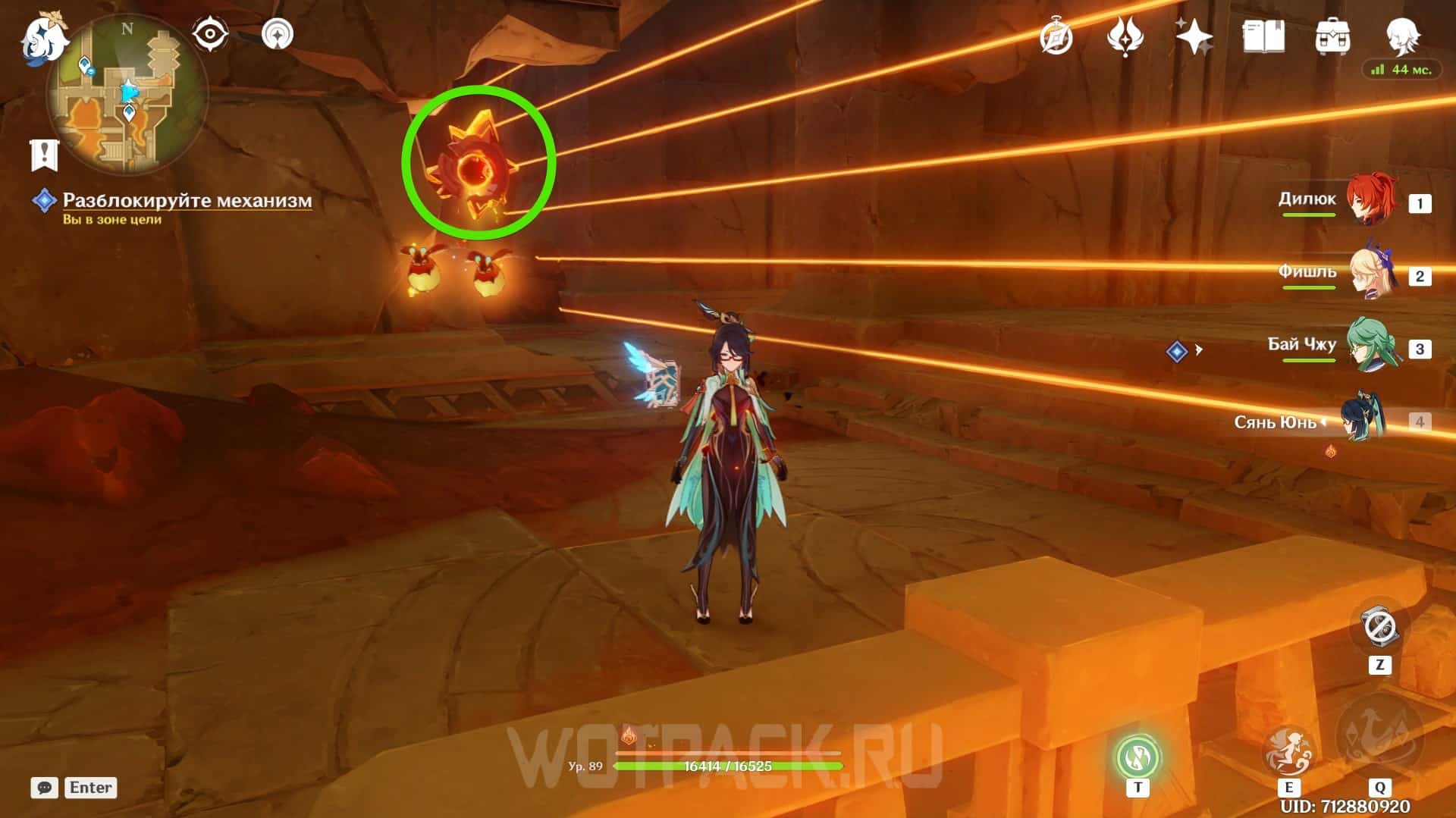Open the backpack inventory
Viewport: 1456px width, 818px height.
click(1332, 36)
